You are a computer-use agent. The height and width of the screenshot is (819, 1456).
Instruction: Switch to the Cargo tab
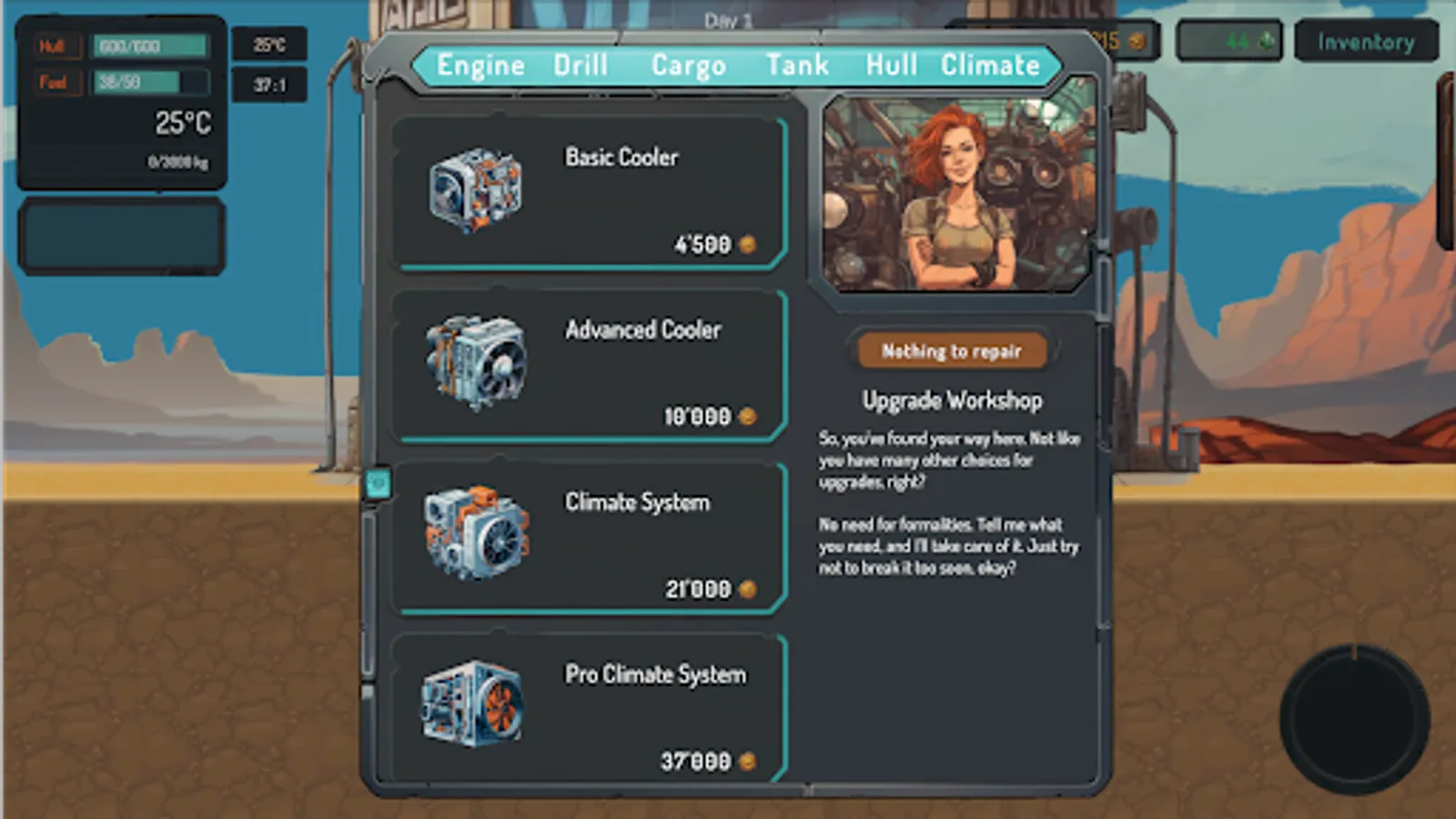point(689,64)
